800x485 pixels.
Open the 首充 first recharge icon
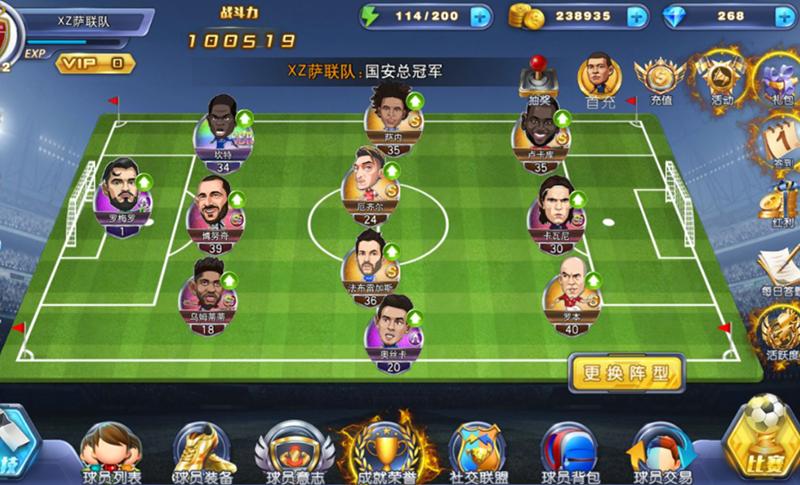click(600, 79)
